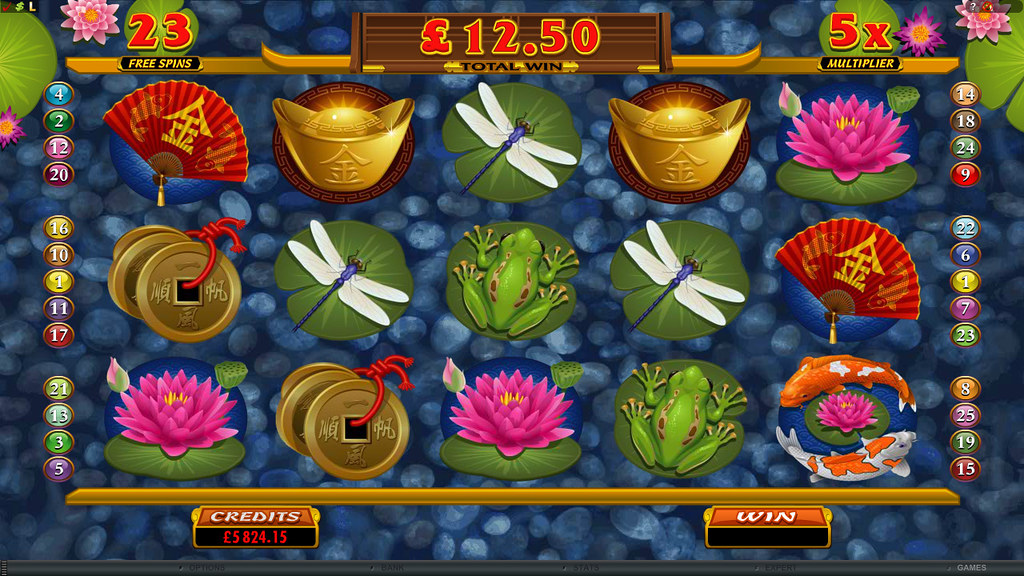The image size is (1024, 576).
Task: Click the green dollar sign icon
Action: pos(18,7)
